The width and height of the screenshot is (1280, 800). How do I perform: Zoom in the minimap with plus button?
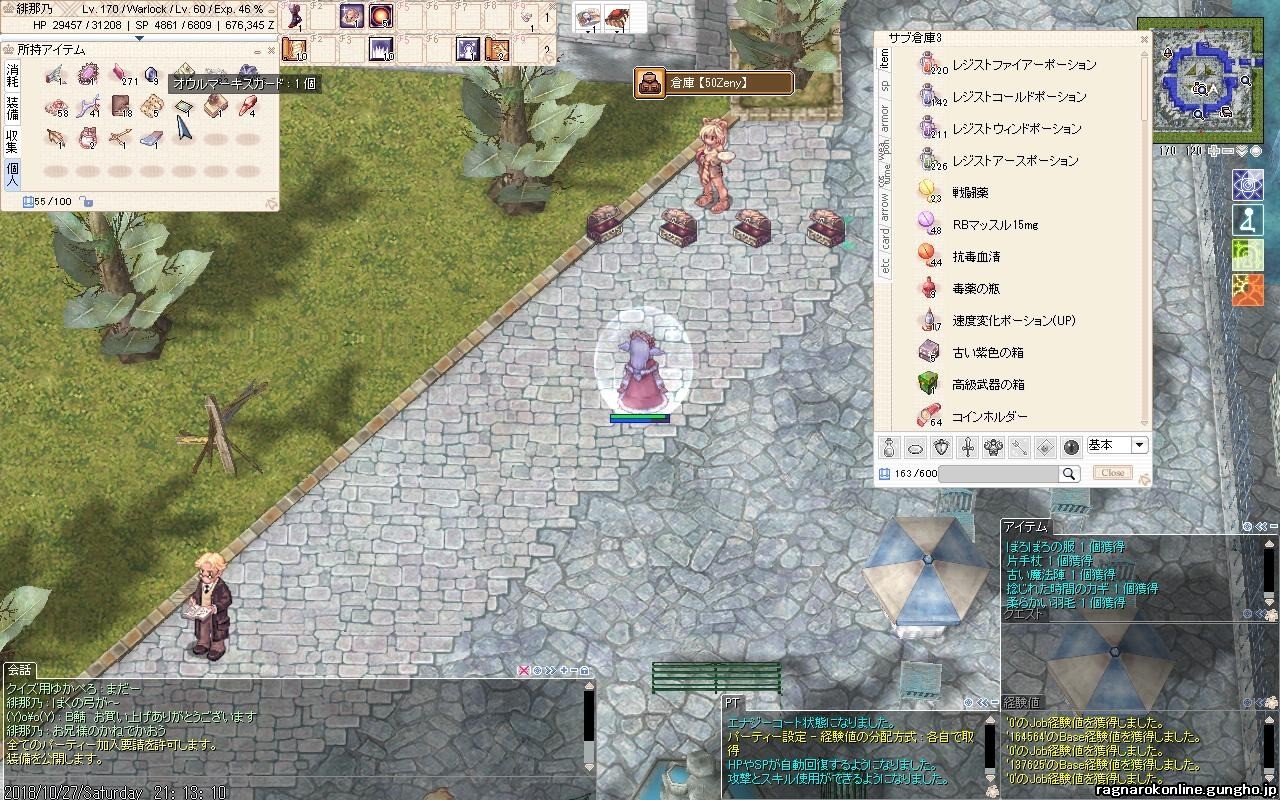(x=1214, y=151)
